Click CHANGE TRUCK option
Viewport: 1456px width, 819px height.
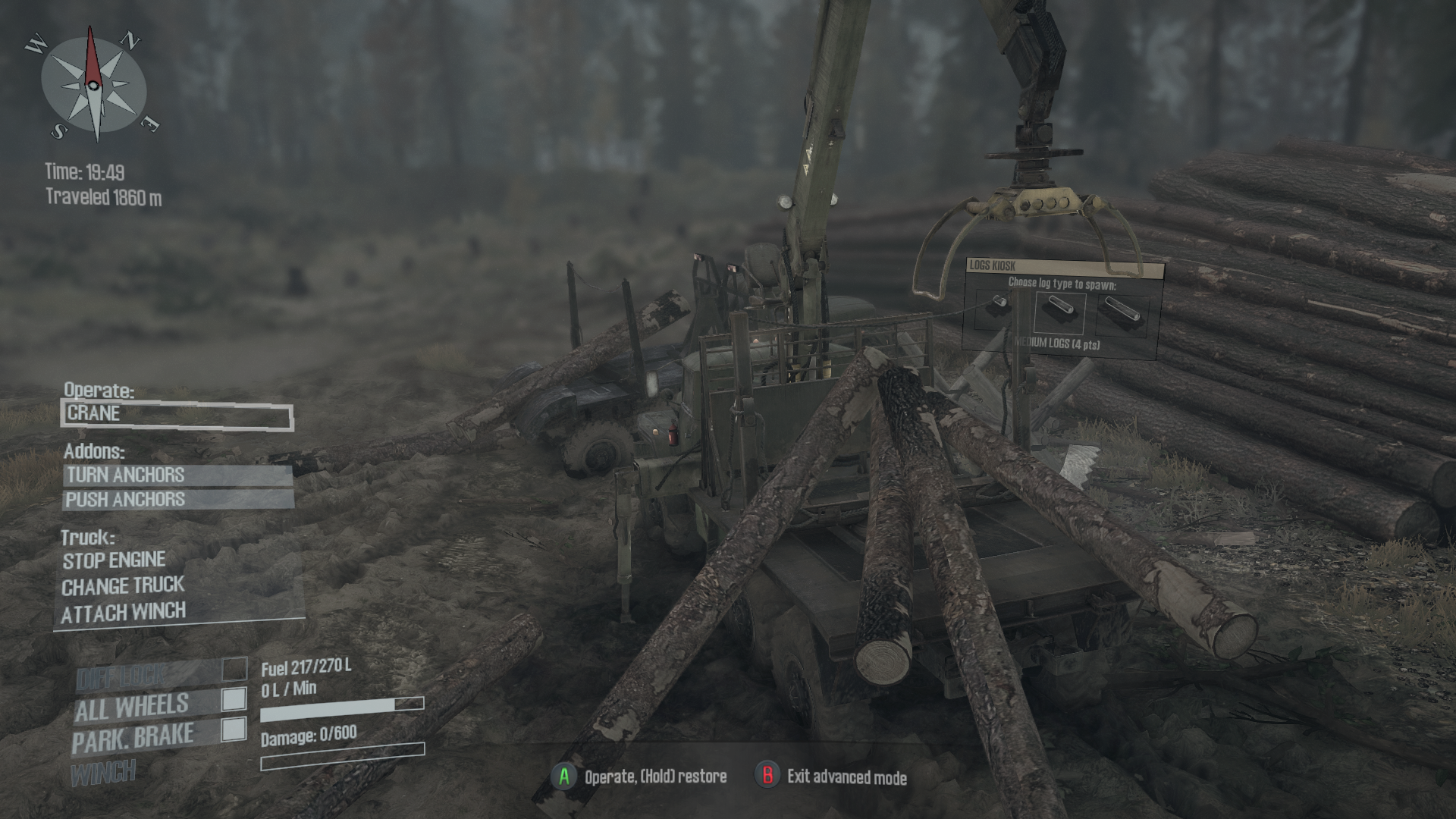pyautogui.click(x=124, y=586)
